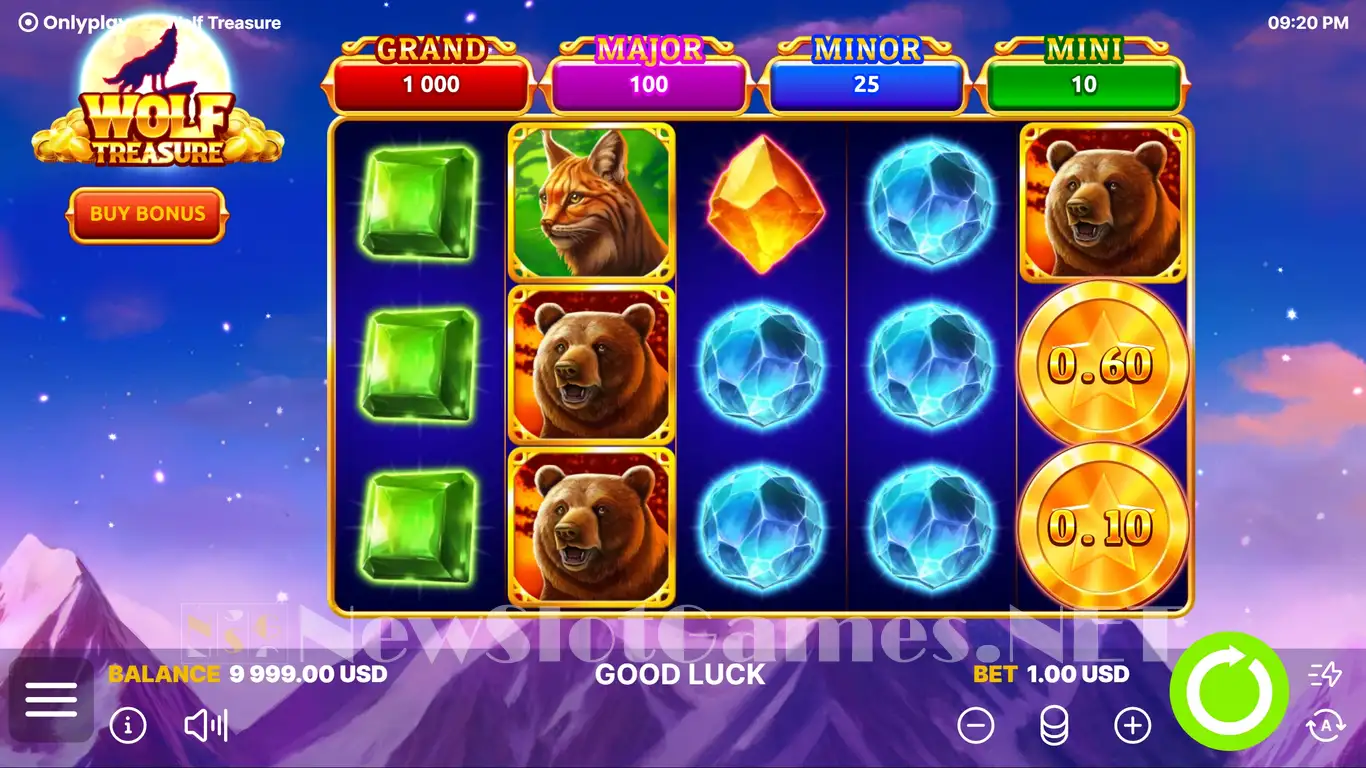Open the Buy Bonus feature
This screenshot has width=1366, height=768.
pyautogui.click(x=147, y=214)
